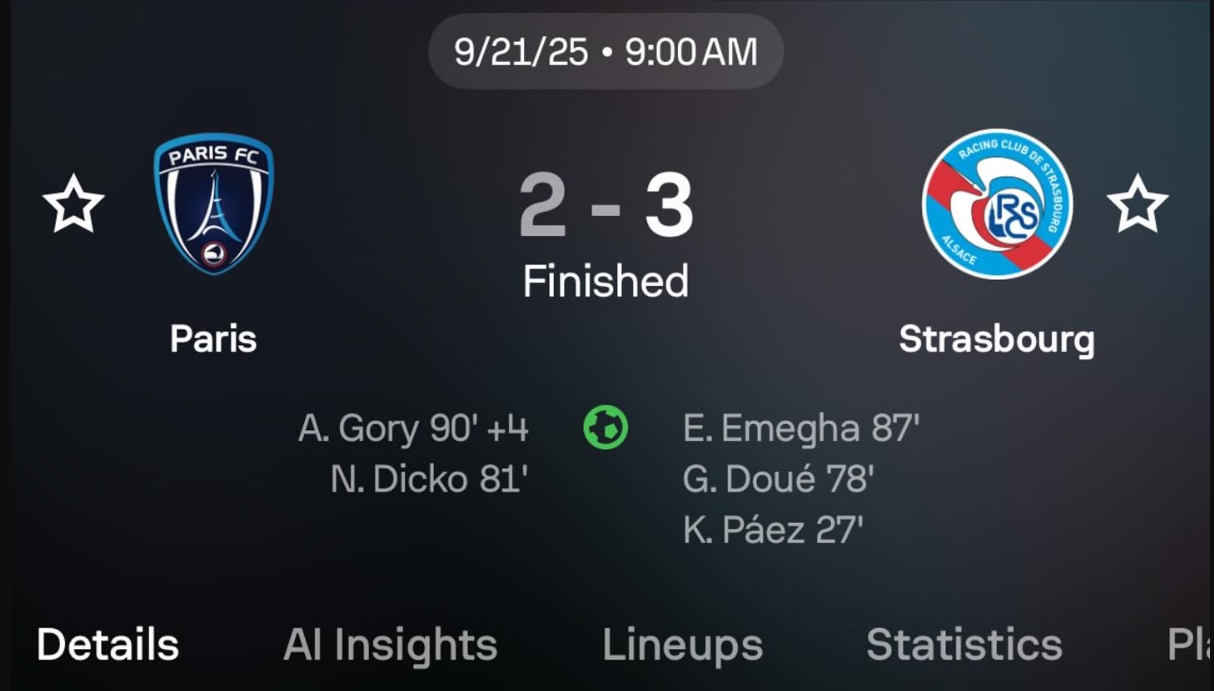Image resolution: width=1214 pixels, height=691 pixels.
Task: Show the Lineups tab
Action: click(682, 645)
